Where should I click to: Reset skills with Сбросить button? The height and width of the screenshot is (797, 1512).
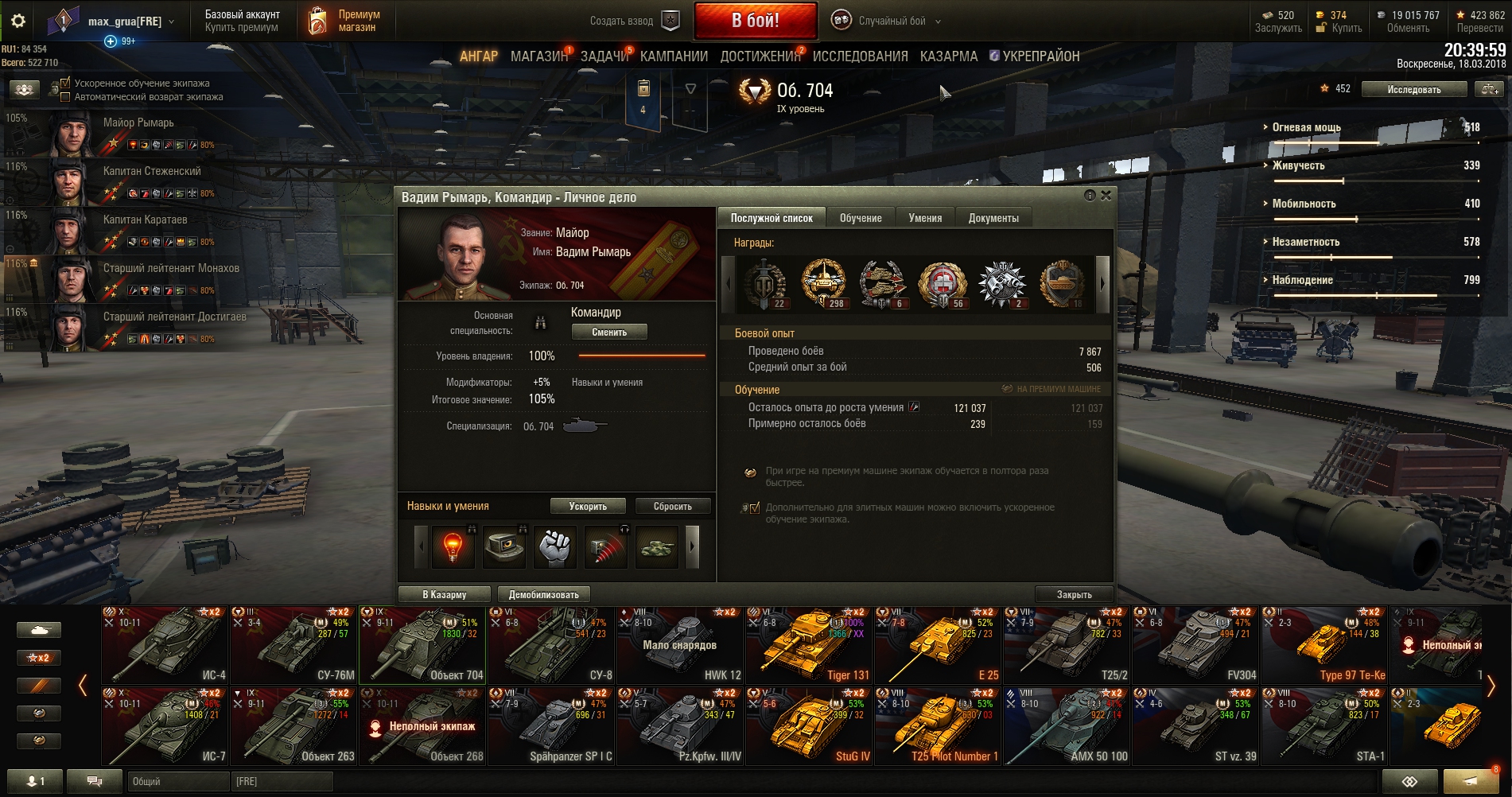(672, 506)
